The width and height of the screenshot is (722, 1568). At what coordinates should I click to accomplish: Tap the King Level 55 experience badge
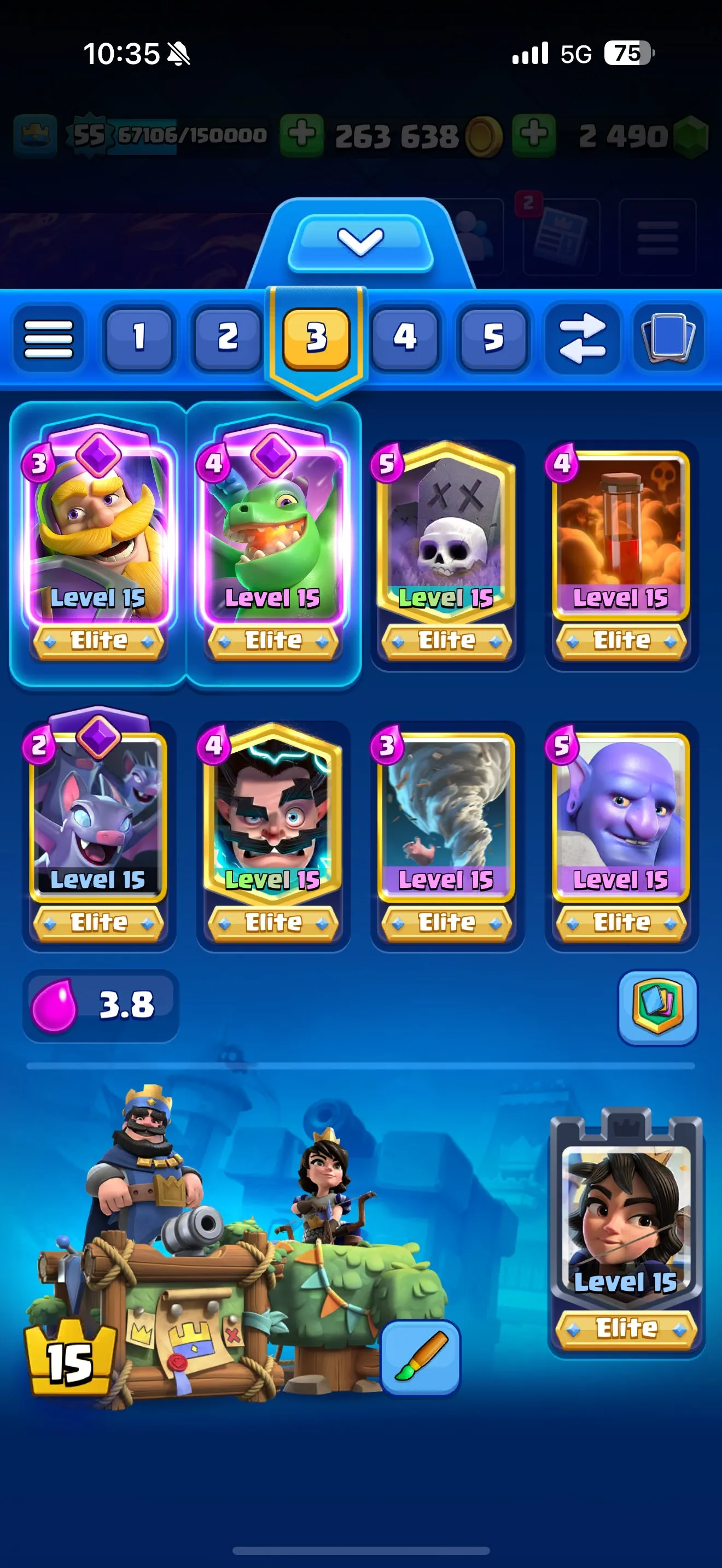click(91, 133)
